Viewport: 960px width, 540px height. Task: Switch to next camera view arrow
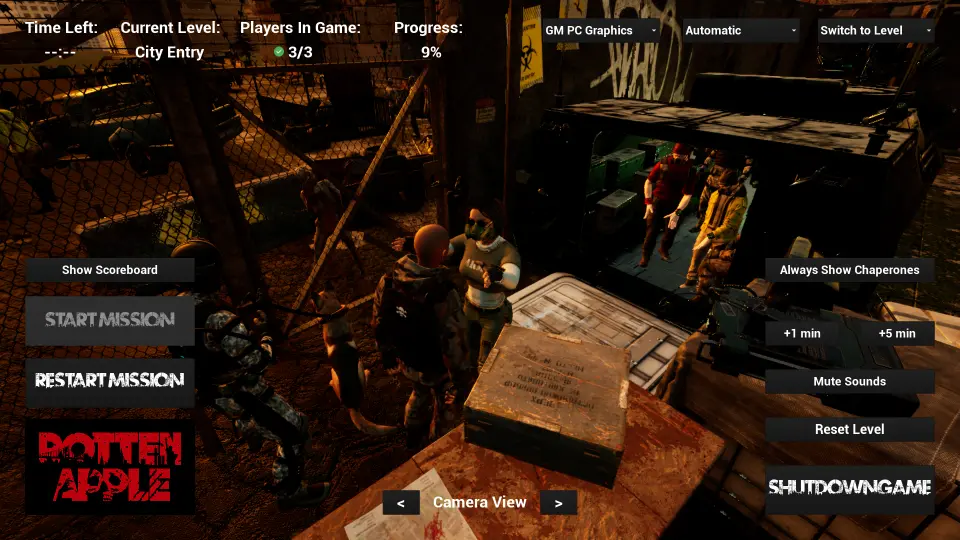559,503
